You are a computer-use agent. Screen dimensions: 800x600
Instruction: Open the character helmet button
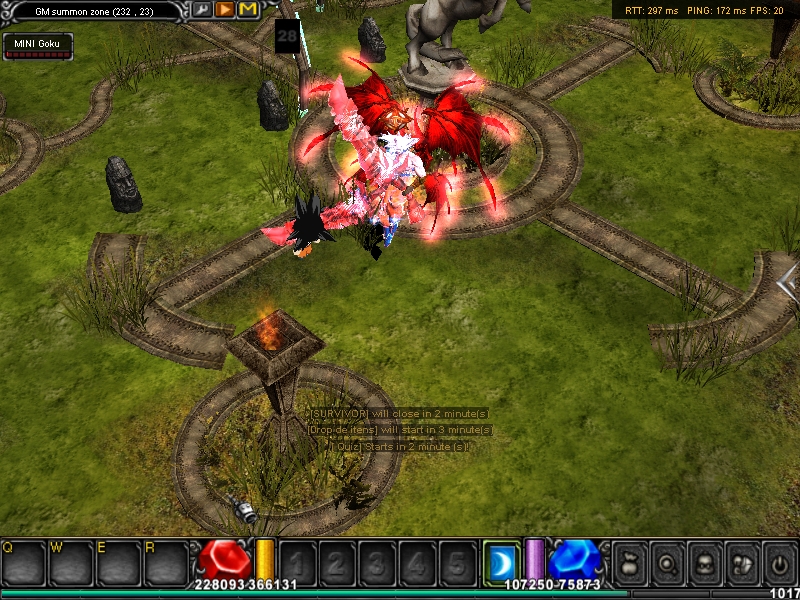point(704,562)
